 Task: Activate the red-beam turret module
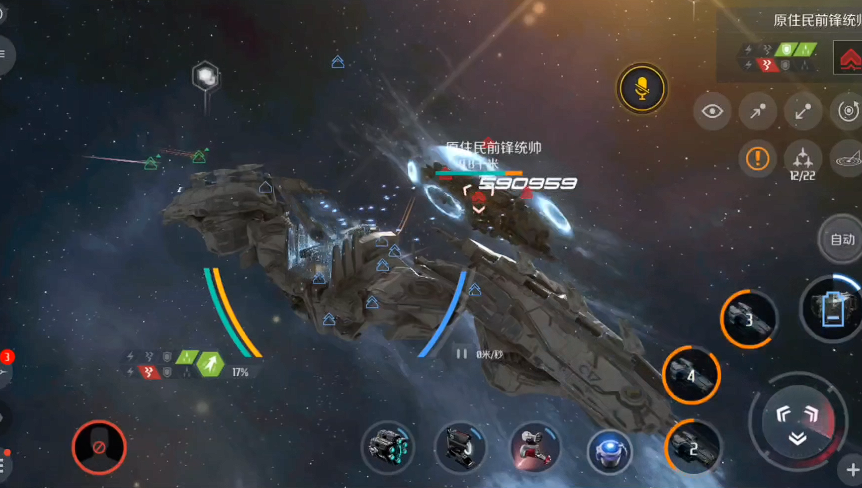535,447
